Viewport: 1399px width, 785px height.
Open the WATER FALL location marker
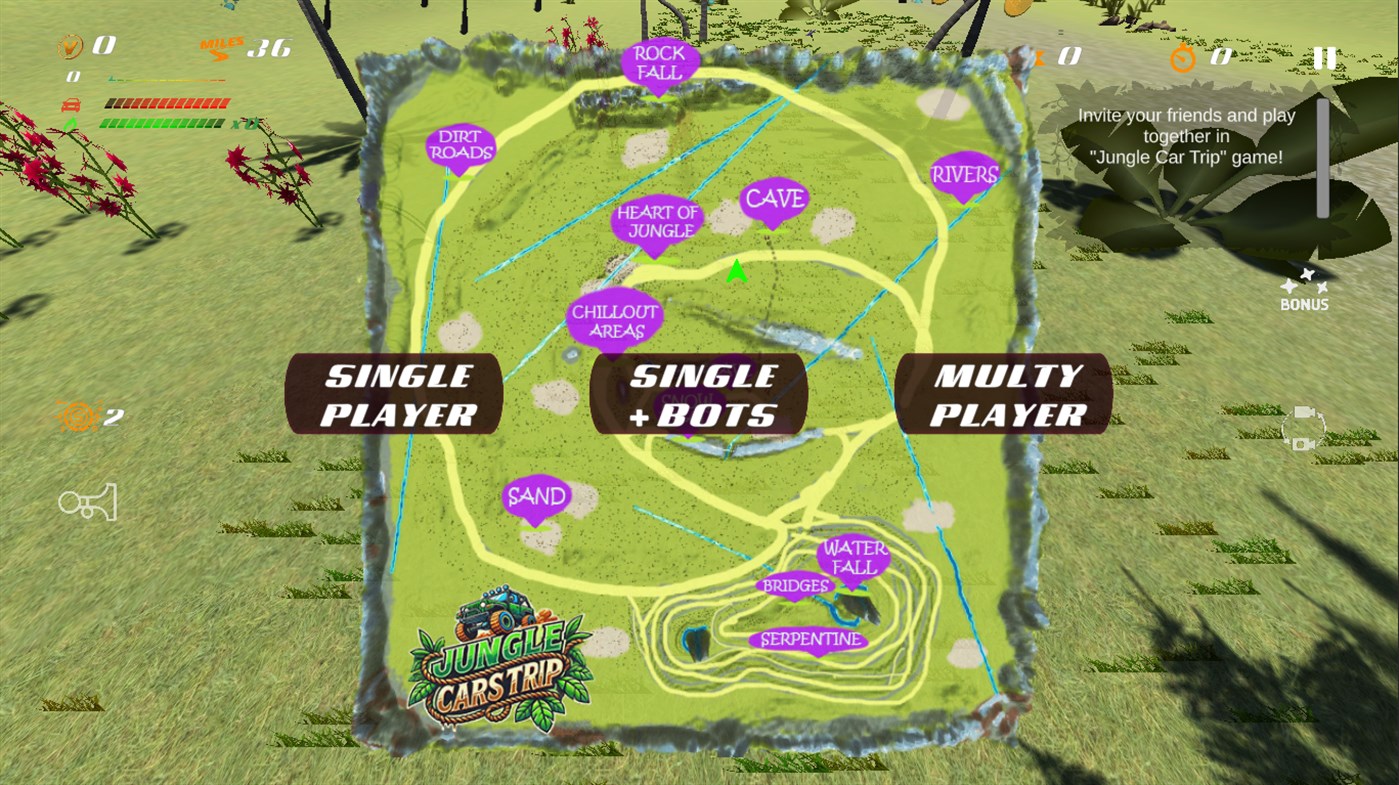click(x=856, y=555)
